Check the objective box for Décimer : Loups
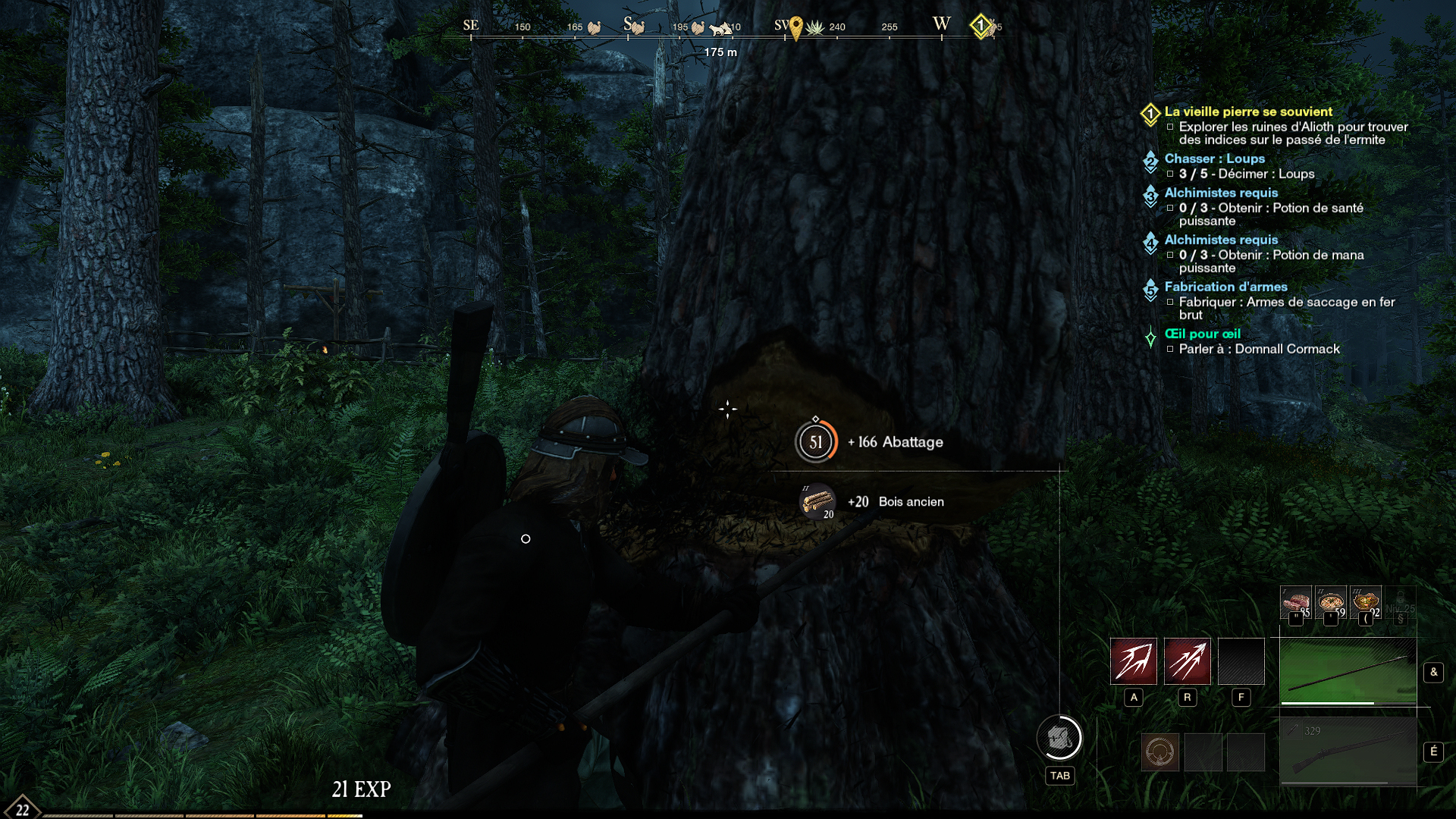1456x819 pixels. click(1170, 174)
